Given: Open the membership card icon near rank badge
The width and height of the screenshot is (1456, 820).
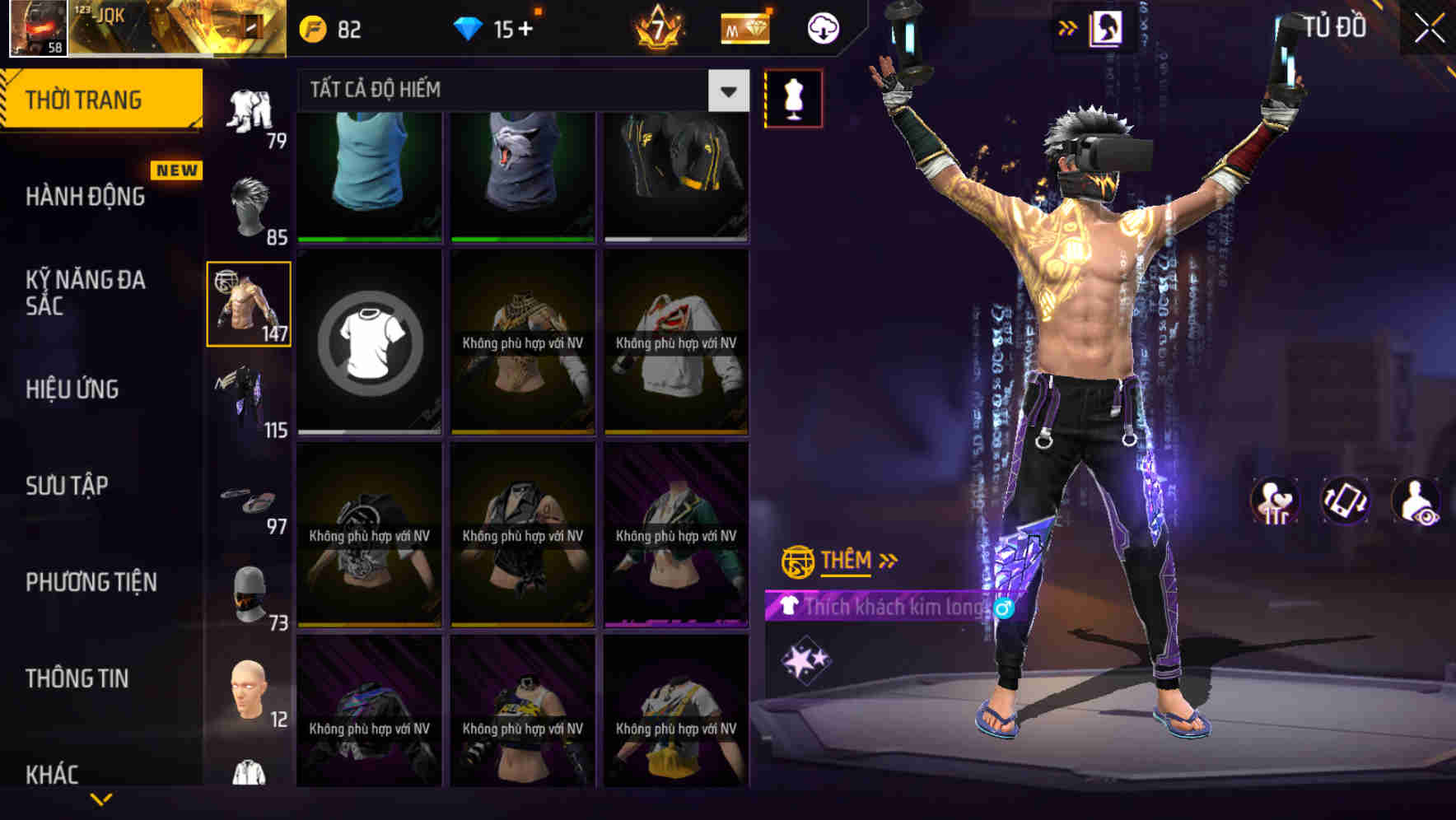Looking at the screenshot, I should point(744,27).
